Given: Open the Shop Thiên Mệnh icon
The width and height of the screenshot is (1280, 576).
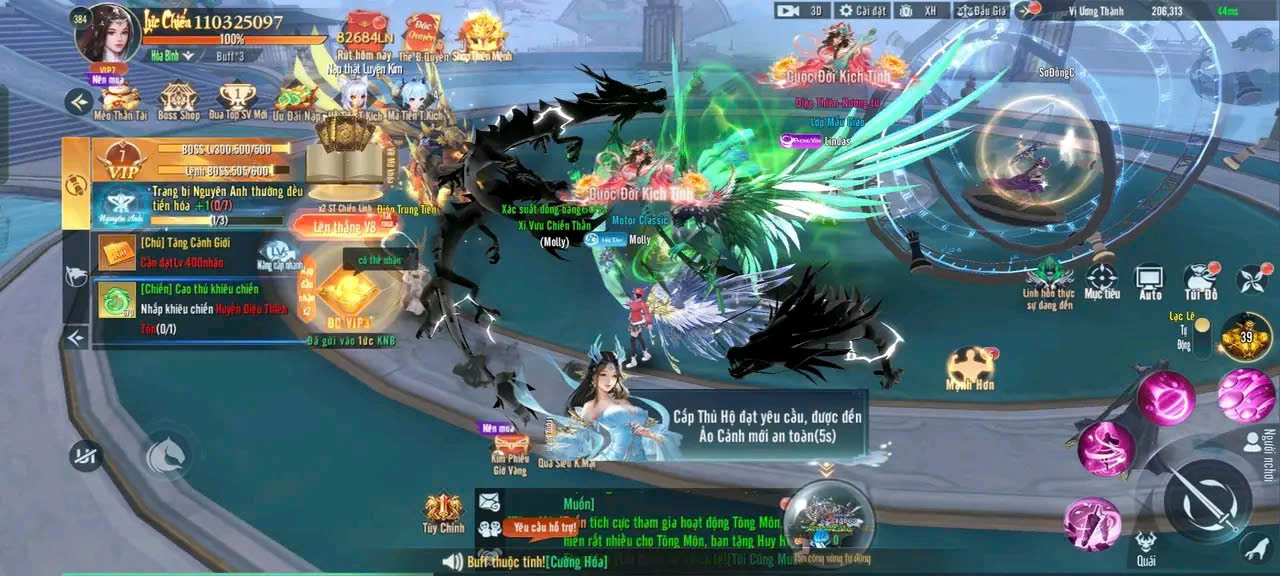Looking at the screenshot, I should (x=483, y=37).
